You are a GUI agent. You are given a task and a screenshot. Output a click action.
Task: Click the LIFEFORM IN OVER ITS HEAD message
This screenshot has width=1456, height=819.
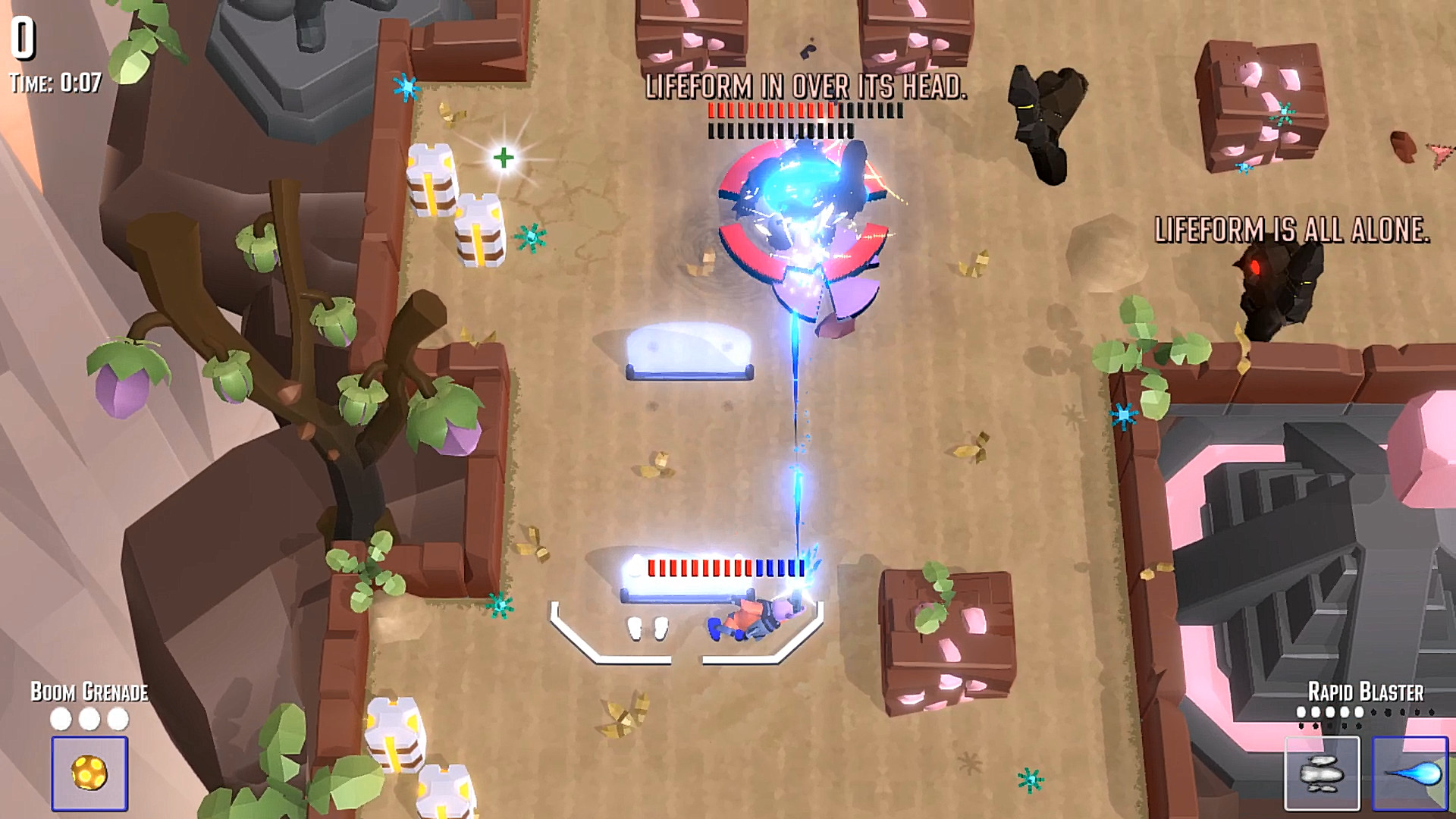point(806,89)
